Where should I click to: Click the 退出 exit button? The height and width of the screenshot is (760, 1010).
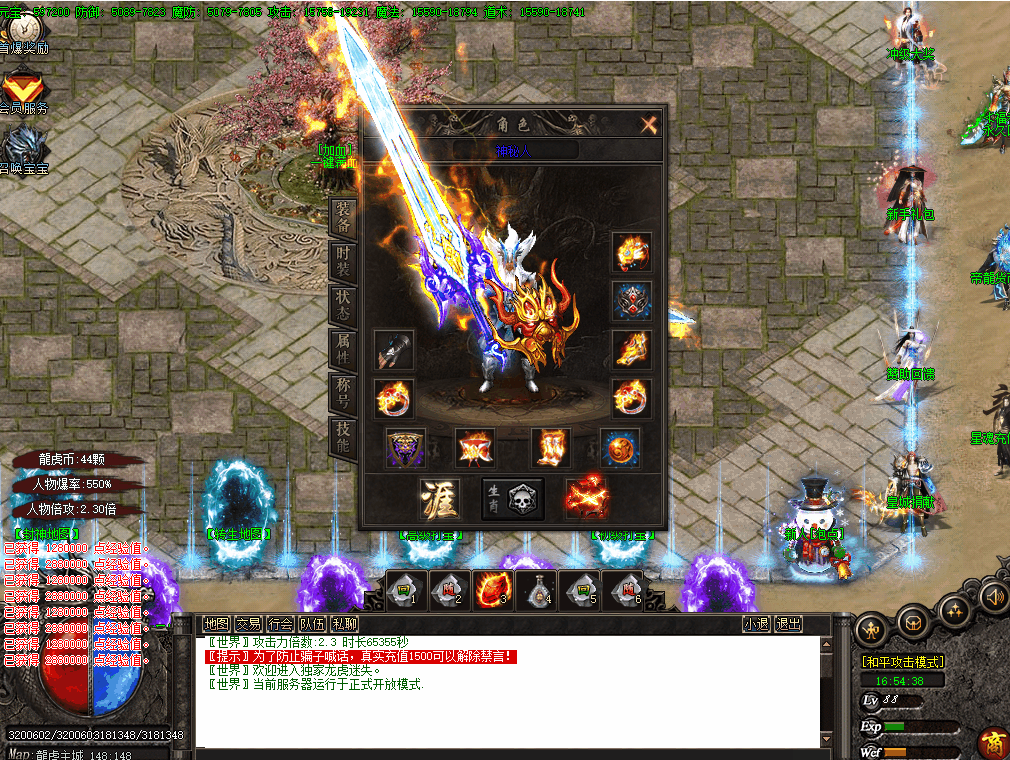click(x=789, y=624)
